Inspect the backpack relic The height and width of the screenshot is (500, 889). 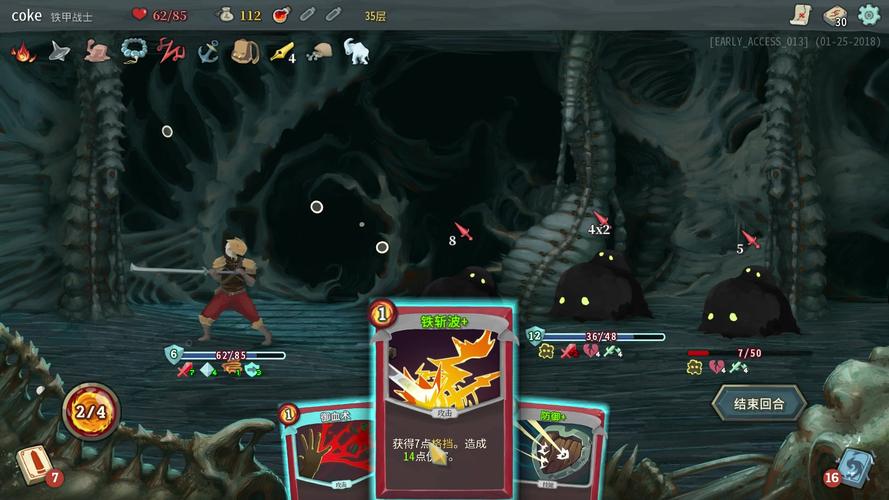244,52
